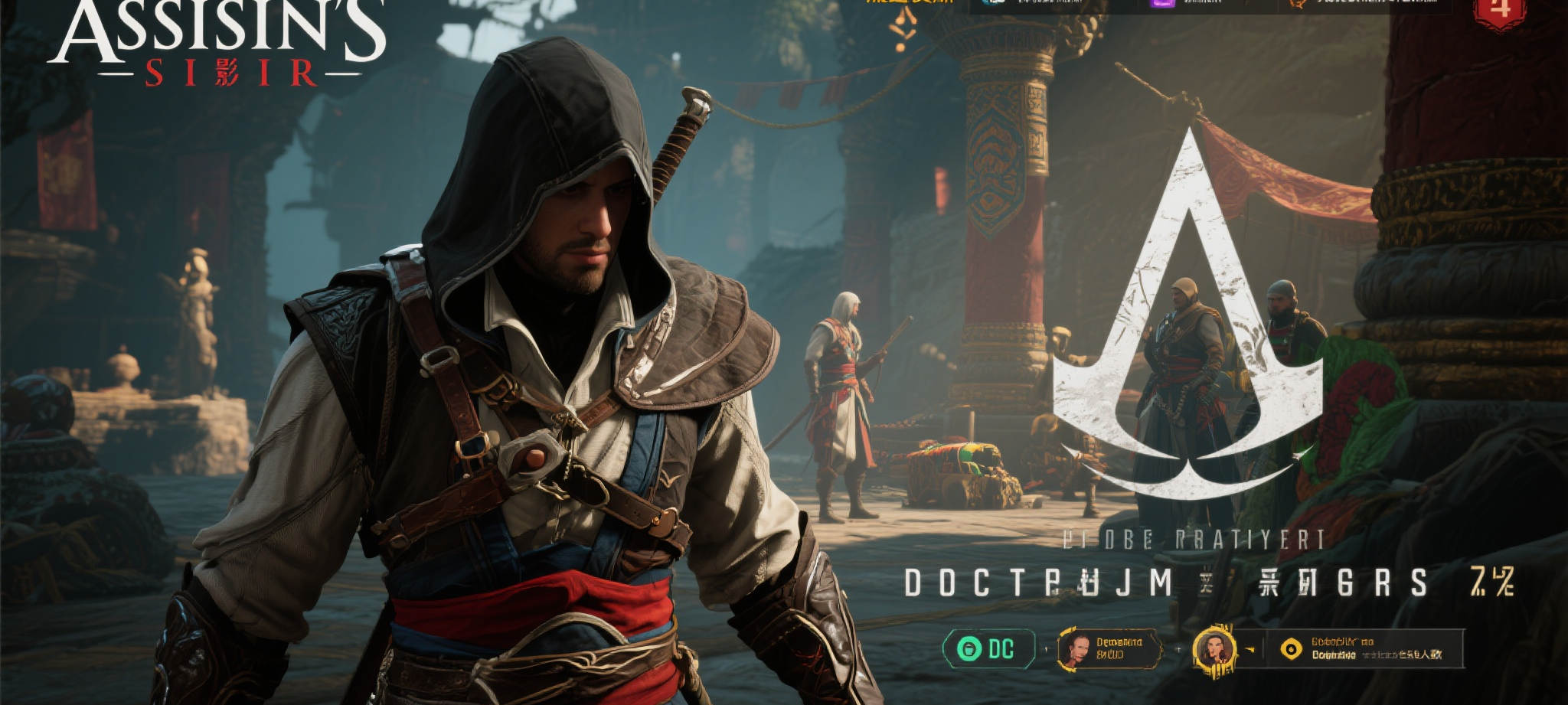This screenshot has width=1568, height=705.
Task: Click the green DC button
Action: [x=988, y=650]
